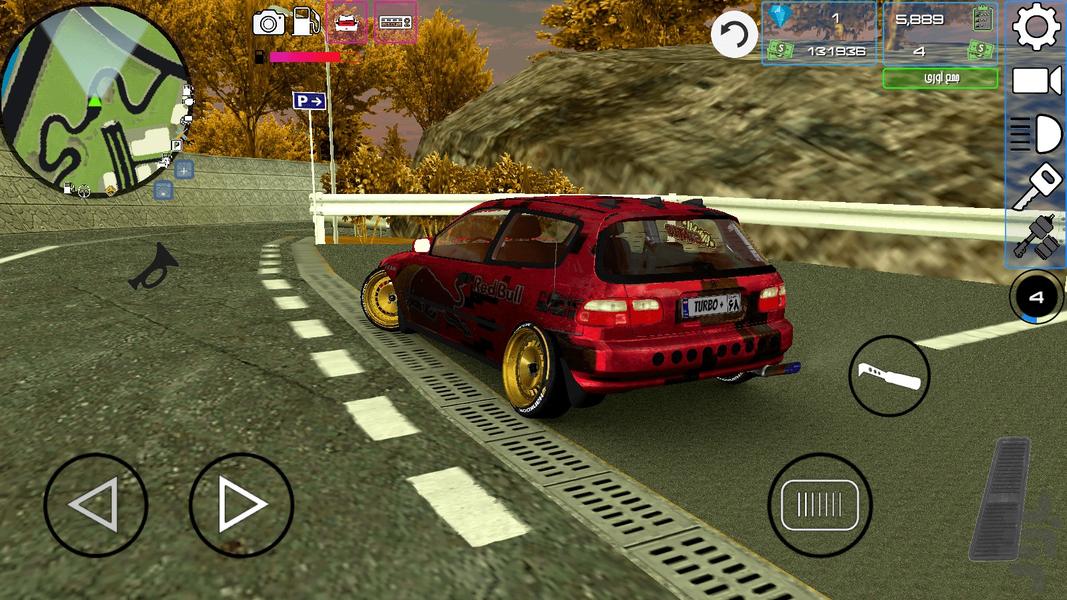
Task: Click the green collect button
Action: pyautogui.click(x=939, y=78)
